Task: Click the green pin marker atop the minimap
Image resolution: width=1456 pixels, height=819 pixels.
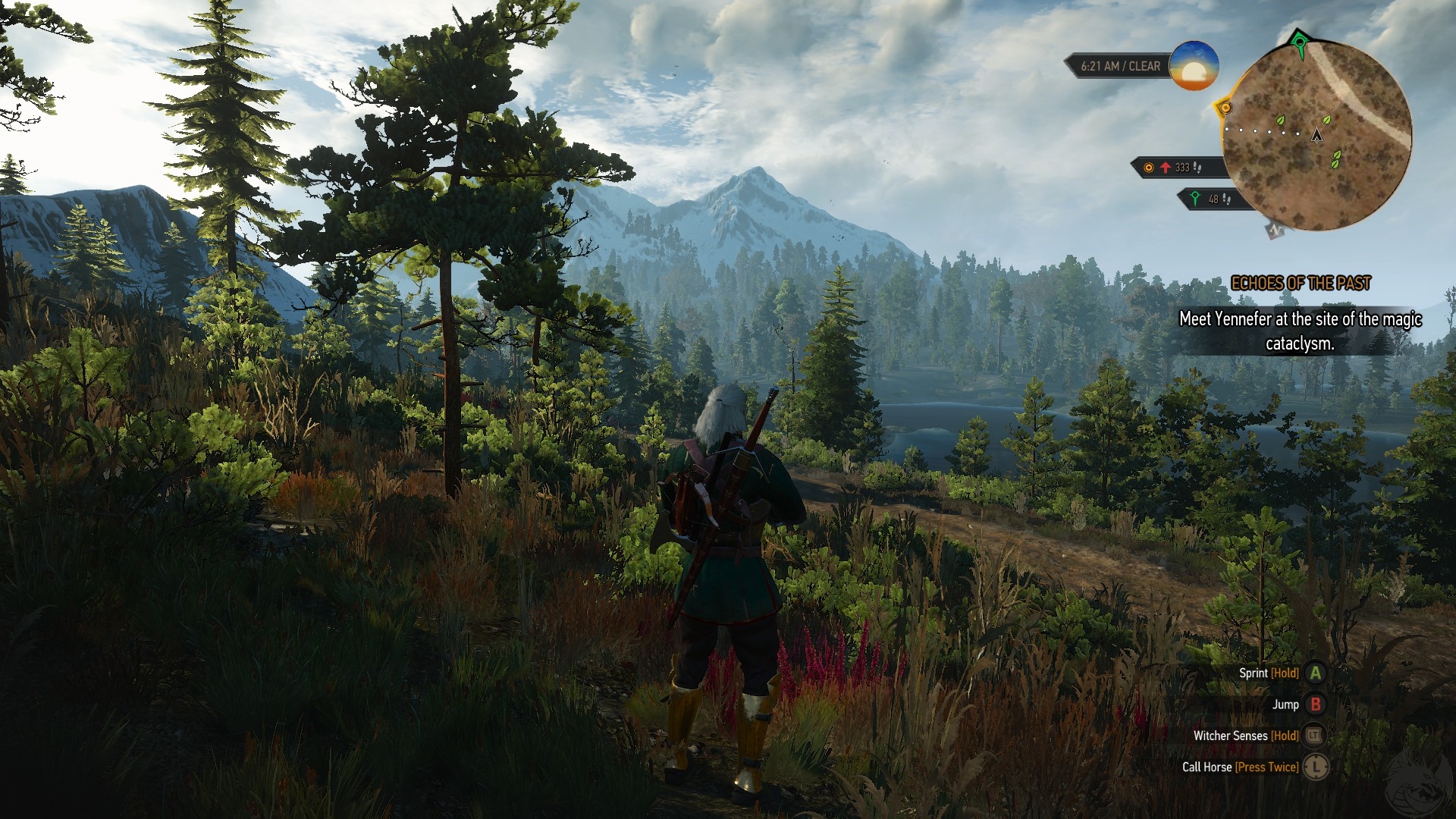Action: click(1299, 42)
